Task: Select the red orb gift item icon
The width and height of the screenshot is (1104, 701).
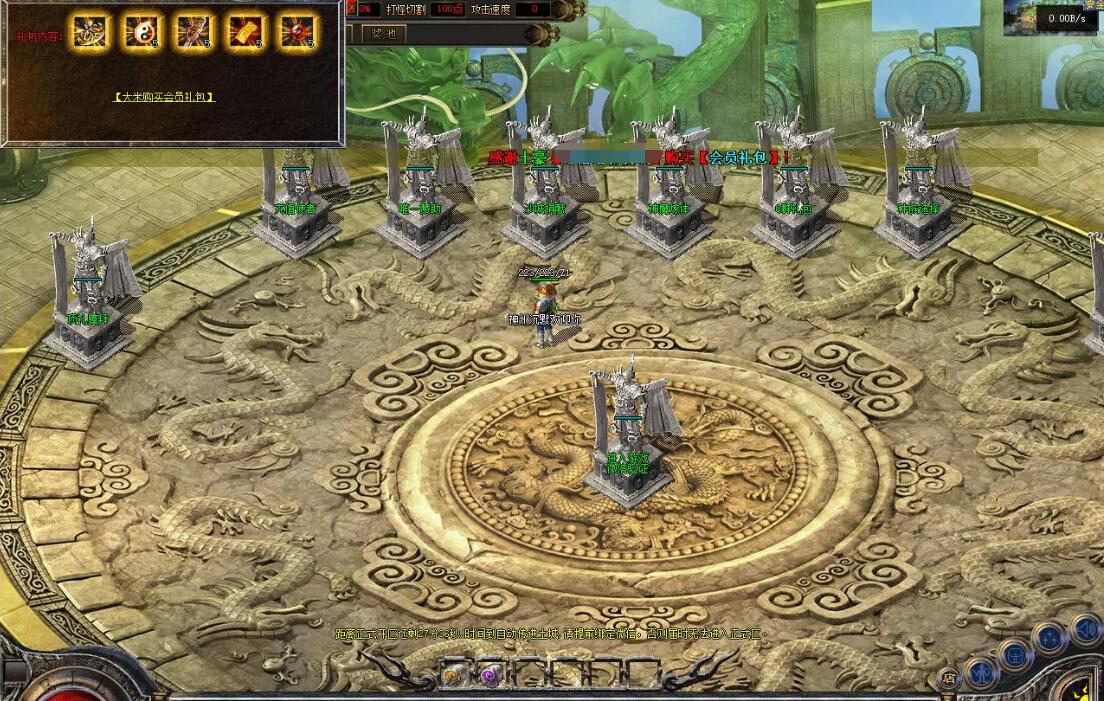Action: 296,33
